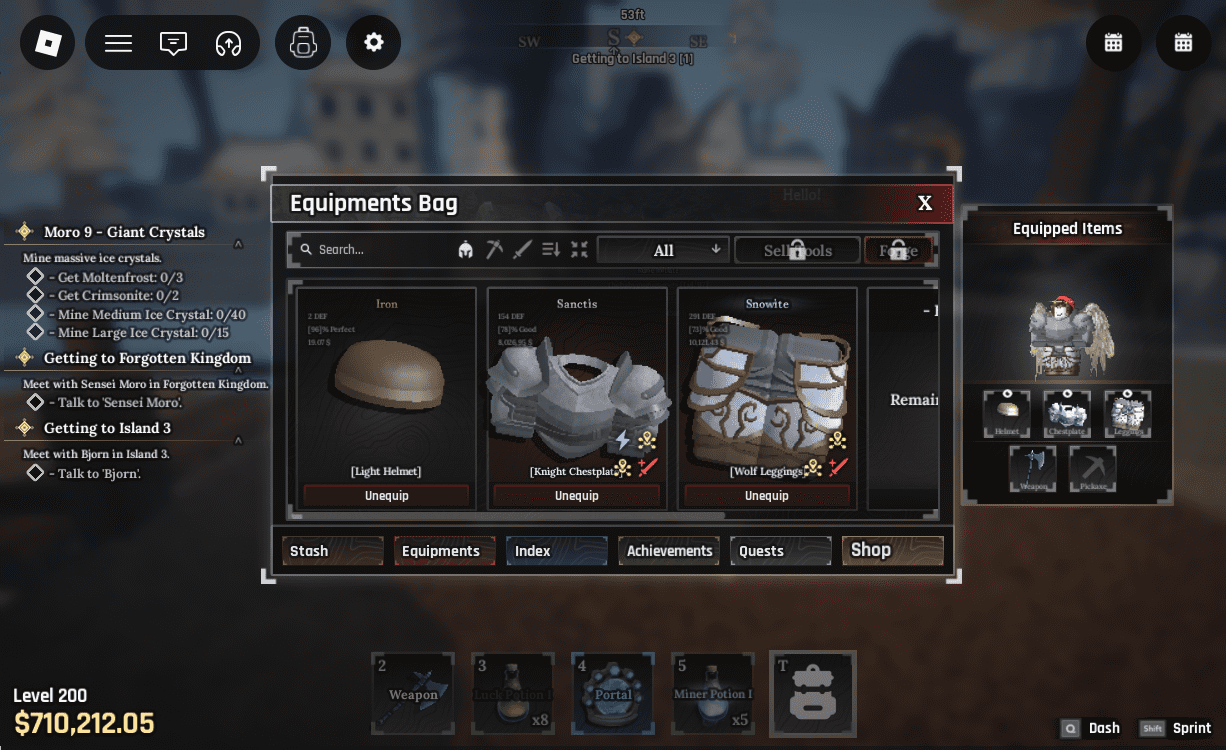Image resolution: width=1226 pixels, height=750 pixels.
Task: Select the Weapon hotbar slot
Action: 413,693
